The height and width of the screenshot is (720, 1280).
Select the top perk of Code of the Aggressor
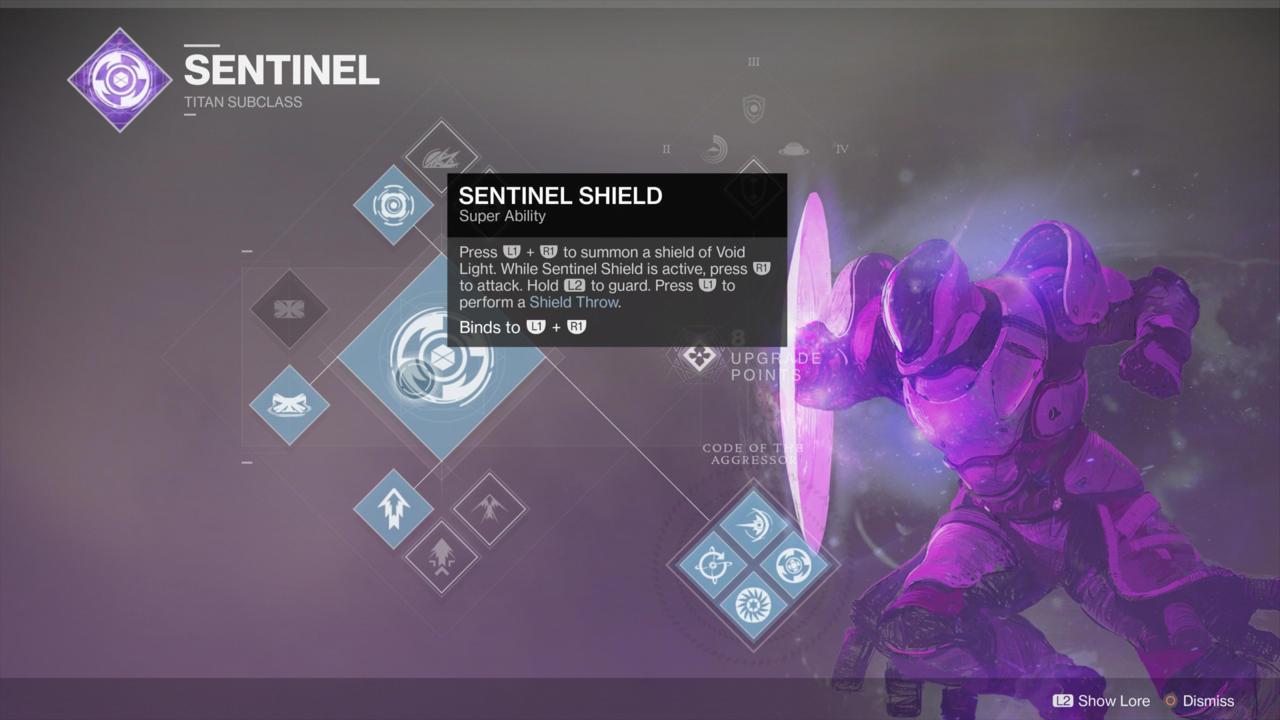pyautogui.click(x=754, y=524)
